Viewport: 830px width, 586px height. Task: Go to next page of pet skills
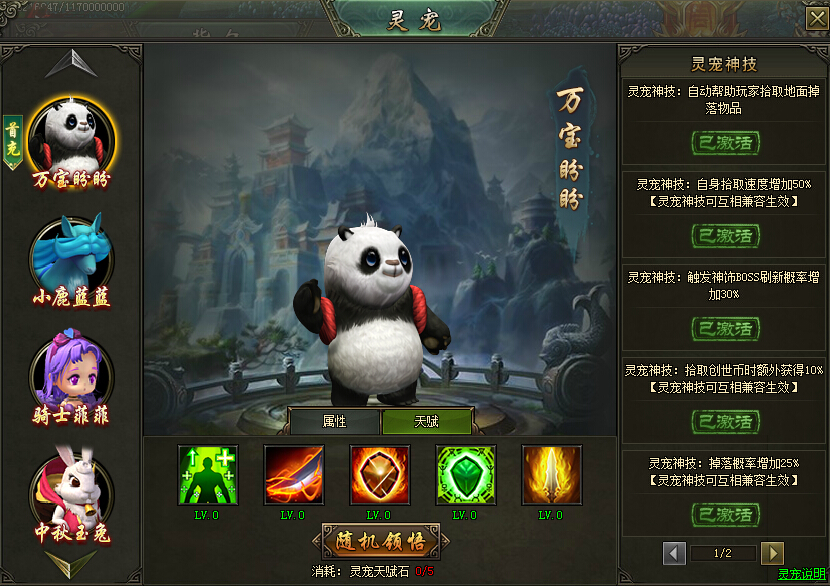[771, 553]
